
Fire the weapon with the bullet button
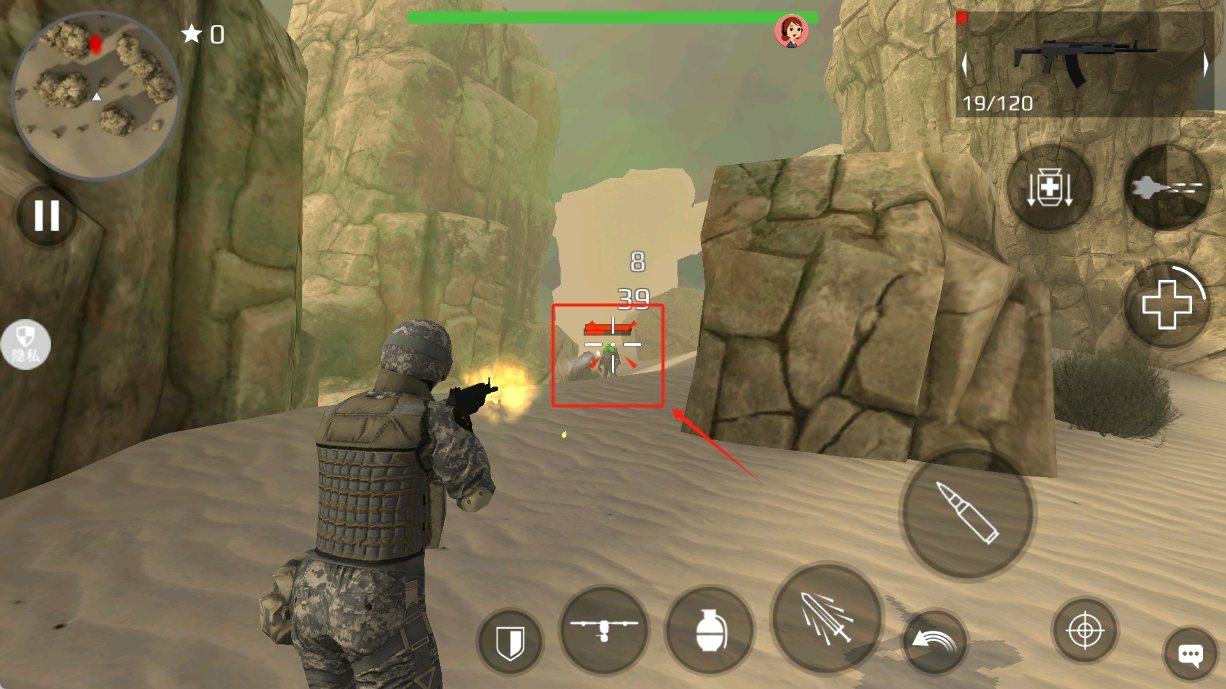point(967,512)
